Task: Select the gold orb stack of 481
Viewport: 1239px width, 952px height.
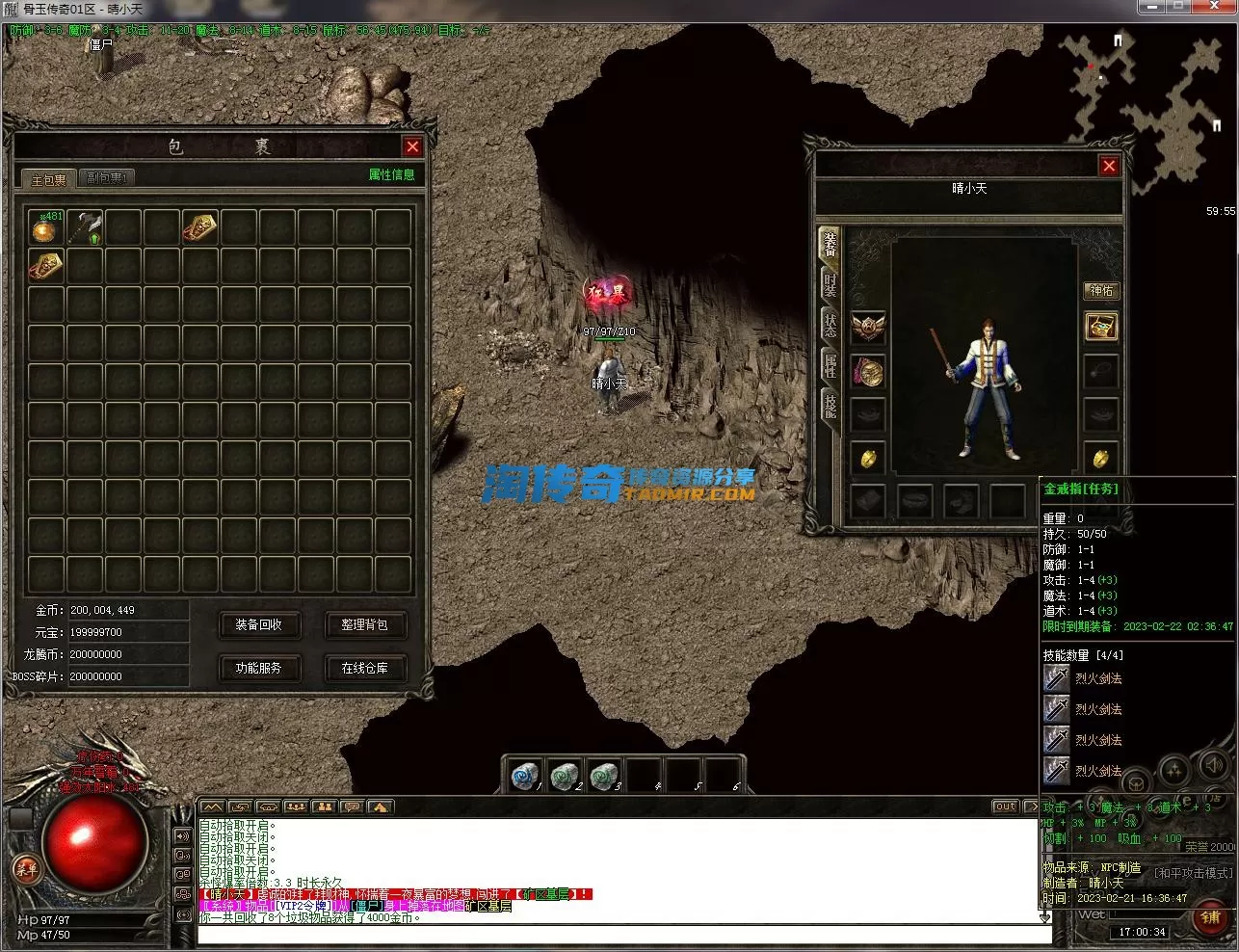Action: 45,227
